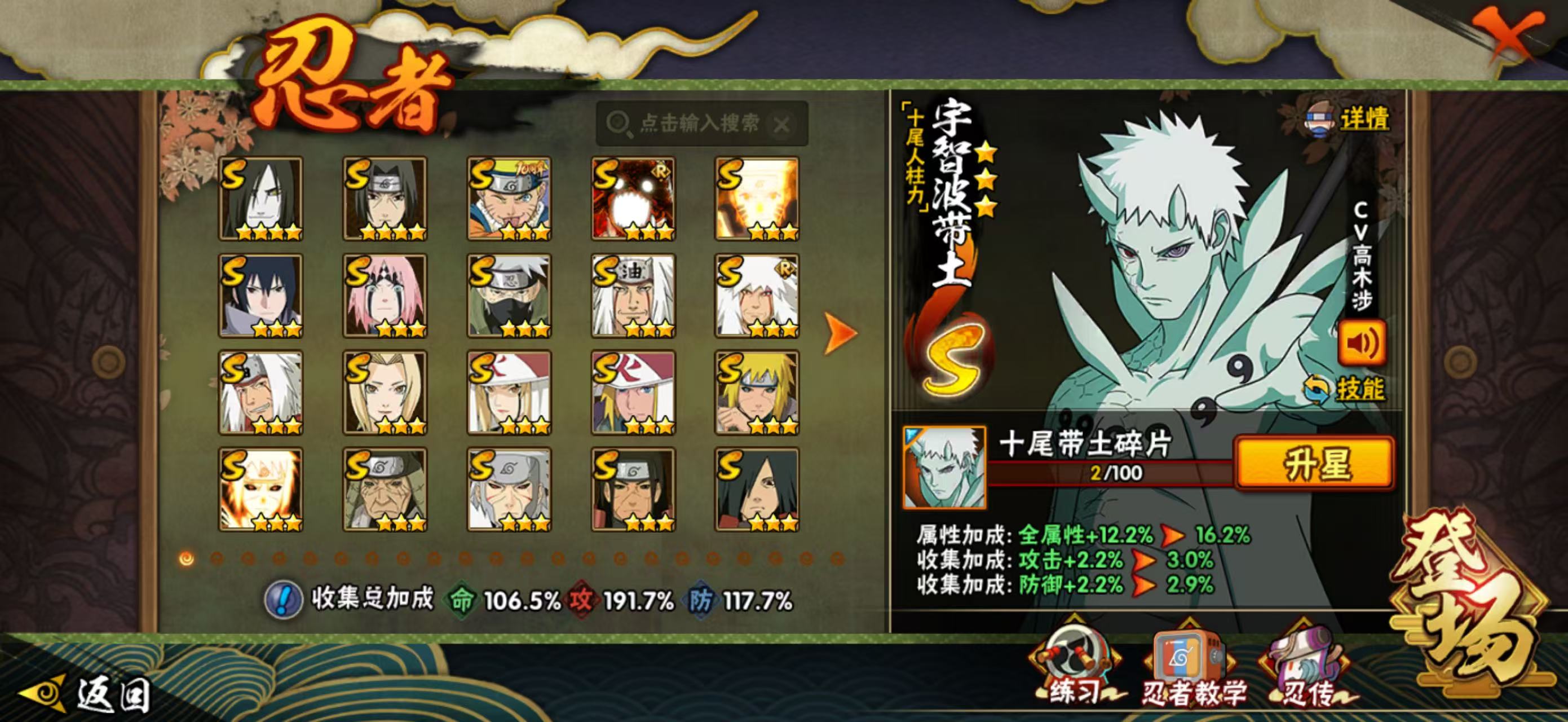Select the 10th anniversary Naruto portrait
This screenshot has height=722, width=1568.
509,199
